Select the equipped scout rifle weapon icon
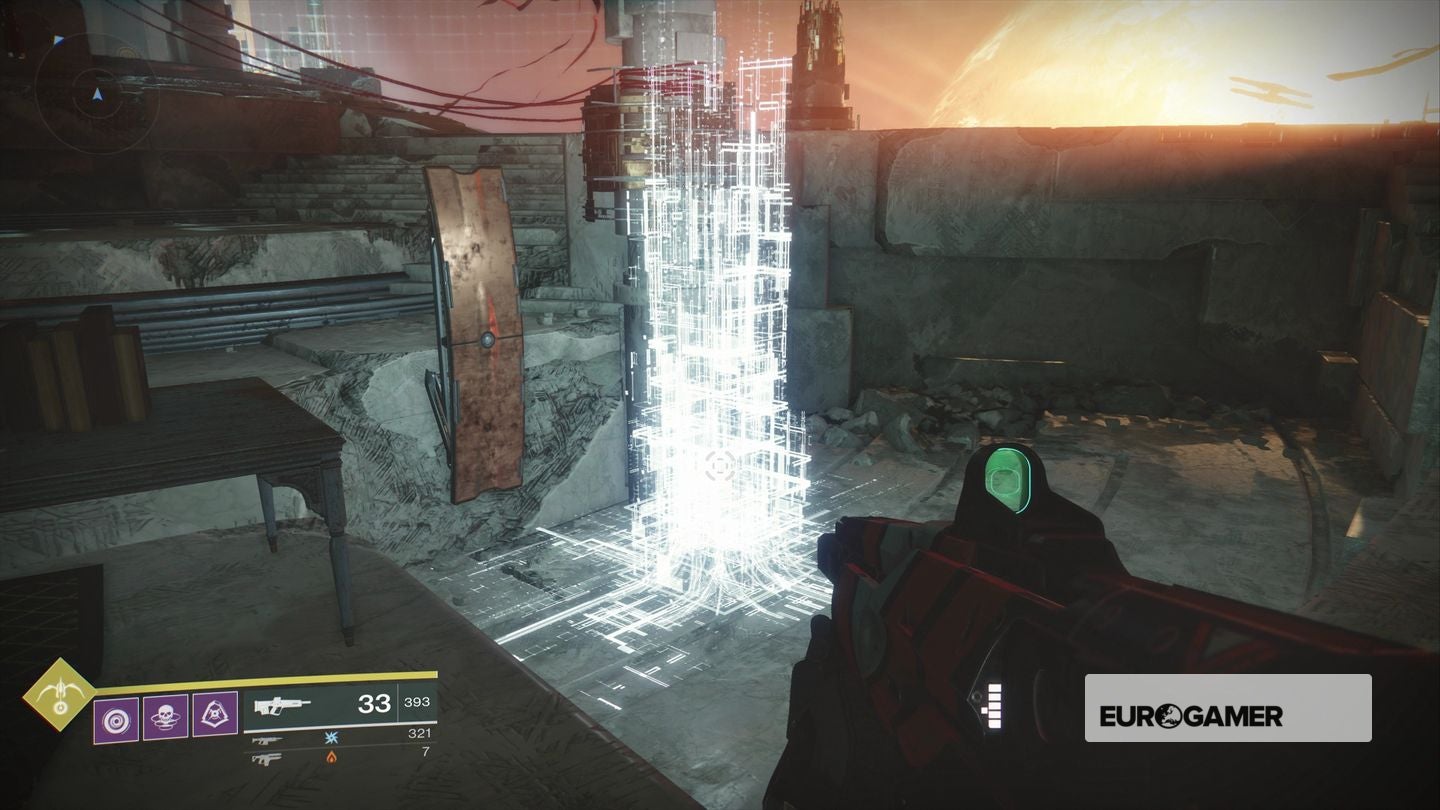The width and height of the screenshot is (1440, 810). click(x=281, y=704)
